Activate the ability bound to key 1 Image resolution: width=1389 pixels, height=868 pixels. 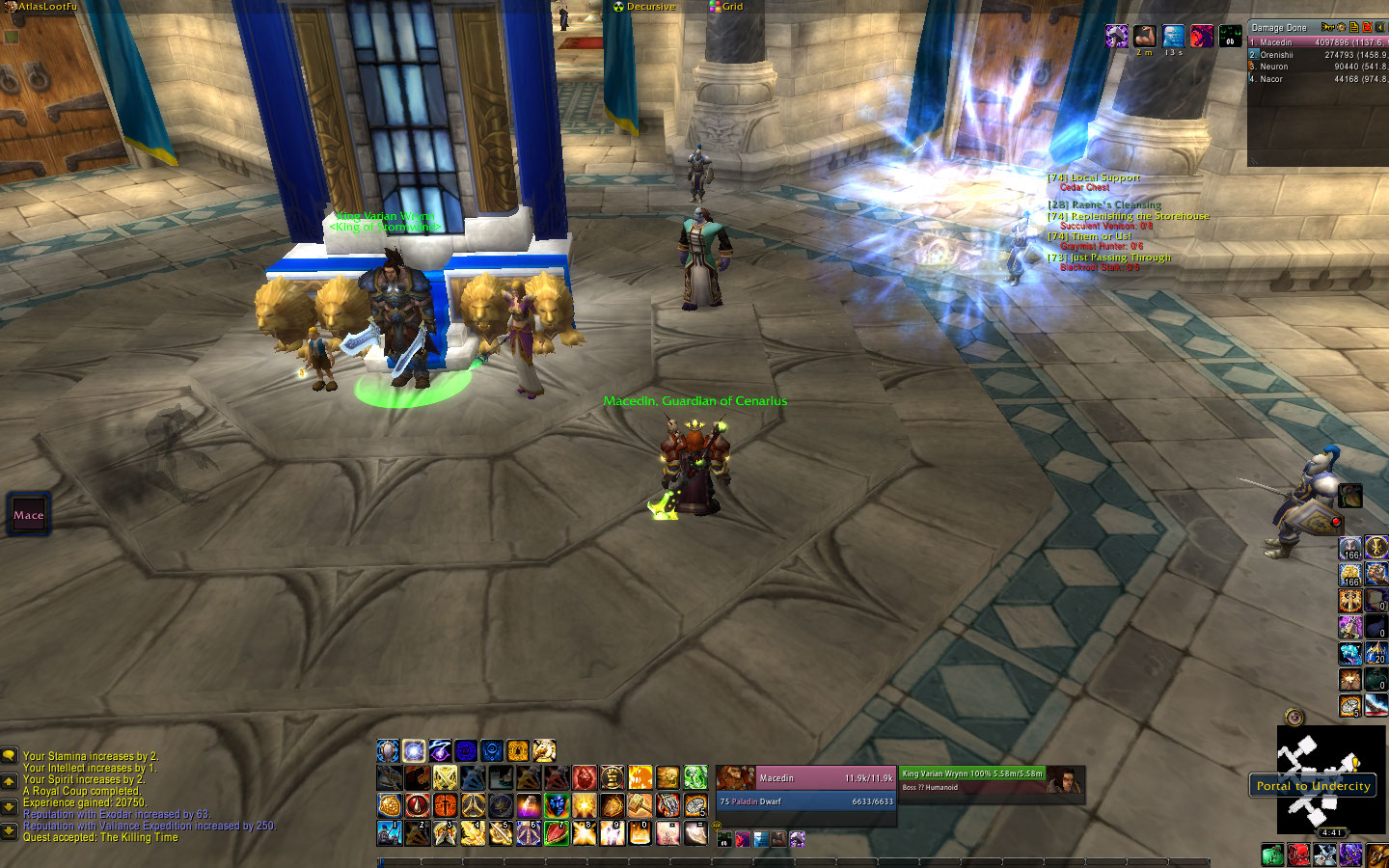[x=390, y=832]
